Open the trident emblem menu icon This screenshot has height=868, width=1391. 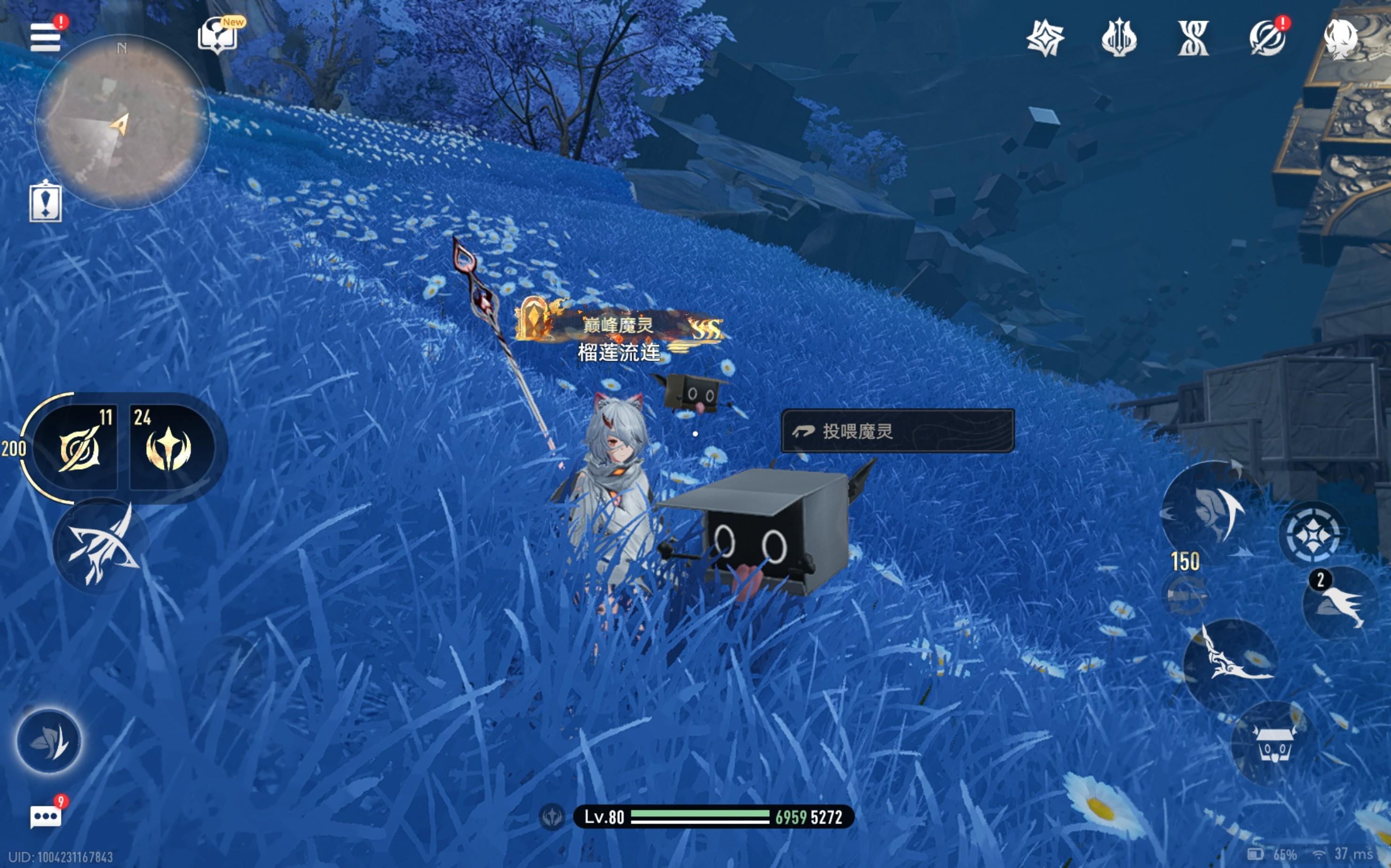(1118, 39)
